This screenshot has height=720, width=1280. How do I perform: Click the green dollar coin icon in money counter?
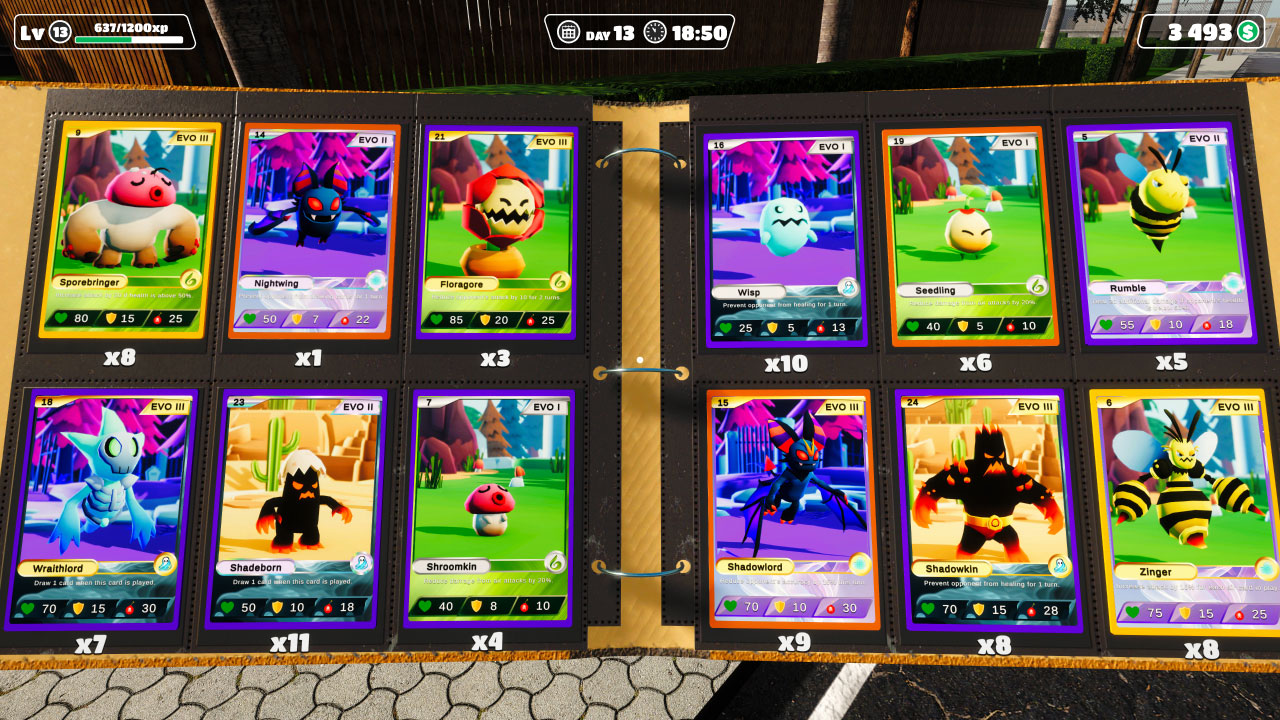coord(1247,31)
